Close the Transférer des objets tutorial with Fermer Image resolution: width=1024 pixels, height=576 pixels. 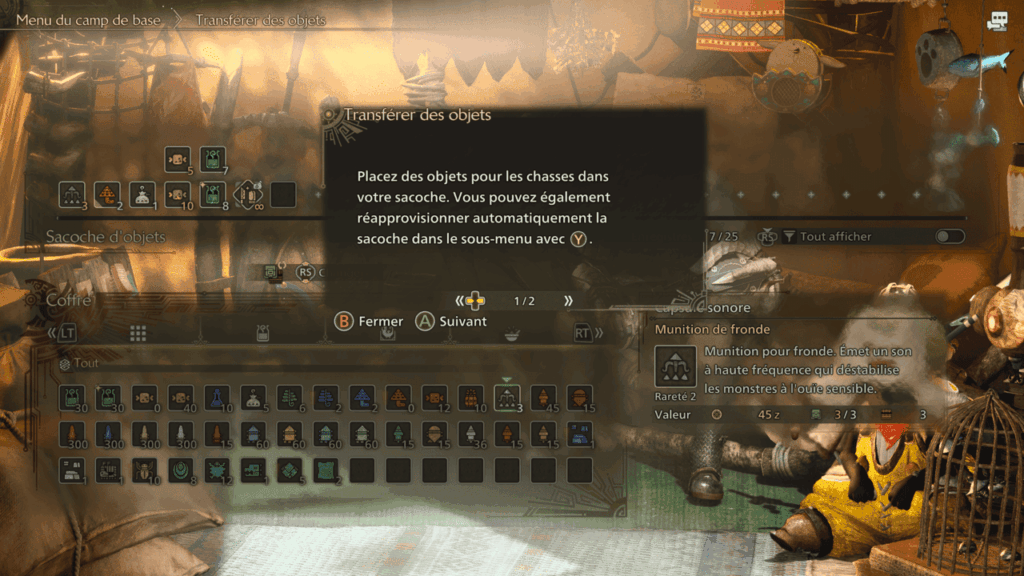369,321
